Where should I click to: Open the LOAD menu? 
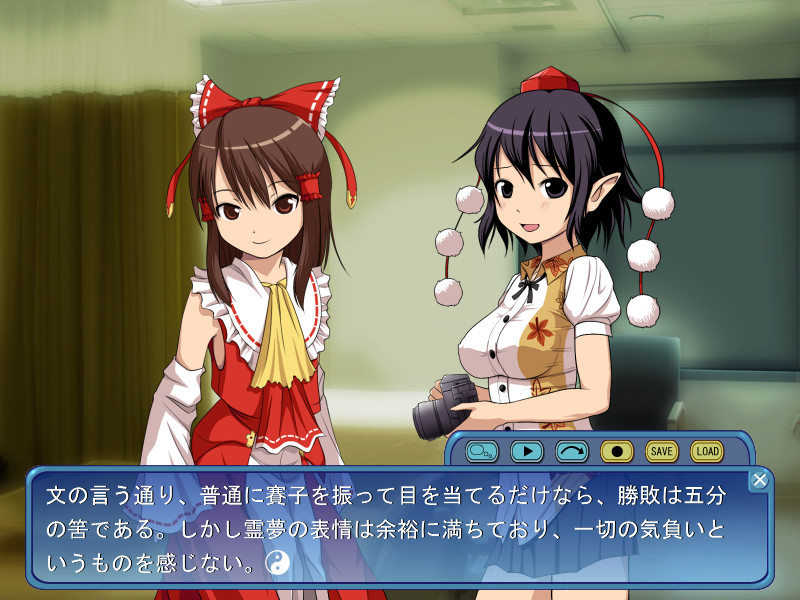[707, 451]
